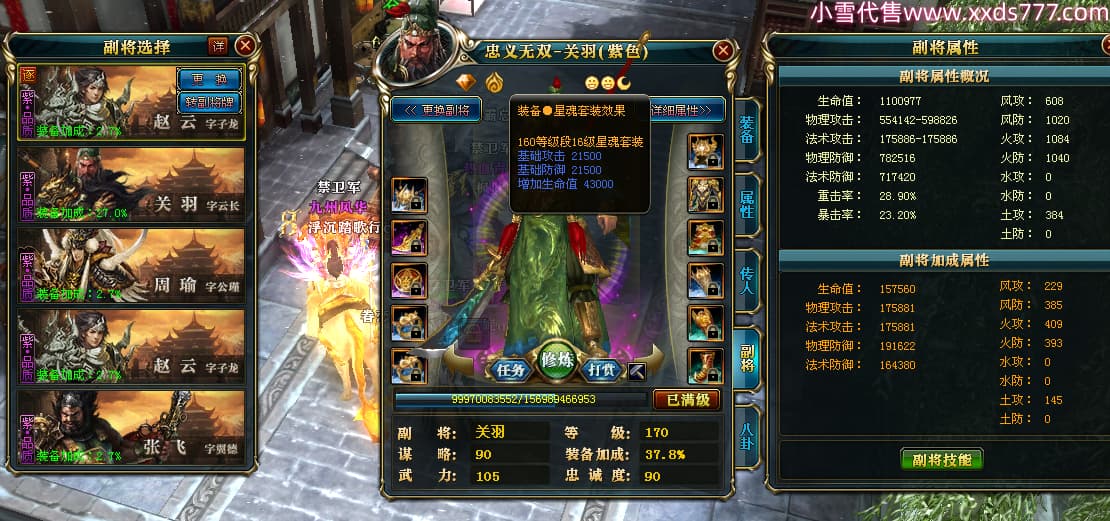Open the 任务 button under 关羽

(510, 369)
